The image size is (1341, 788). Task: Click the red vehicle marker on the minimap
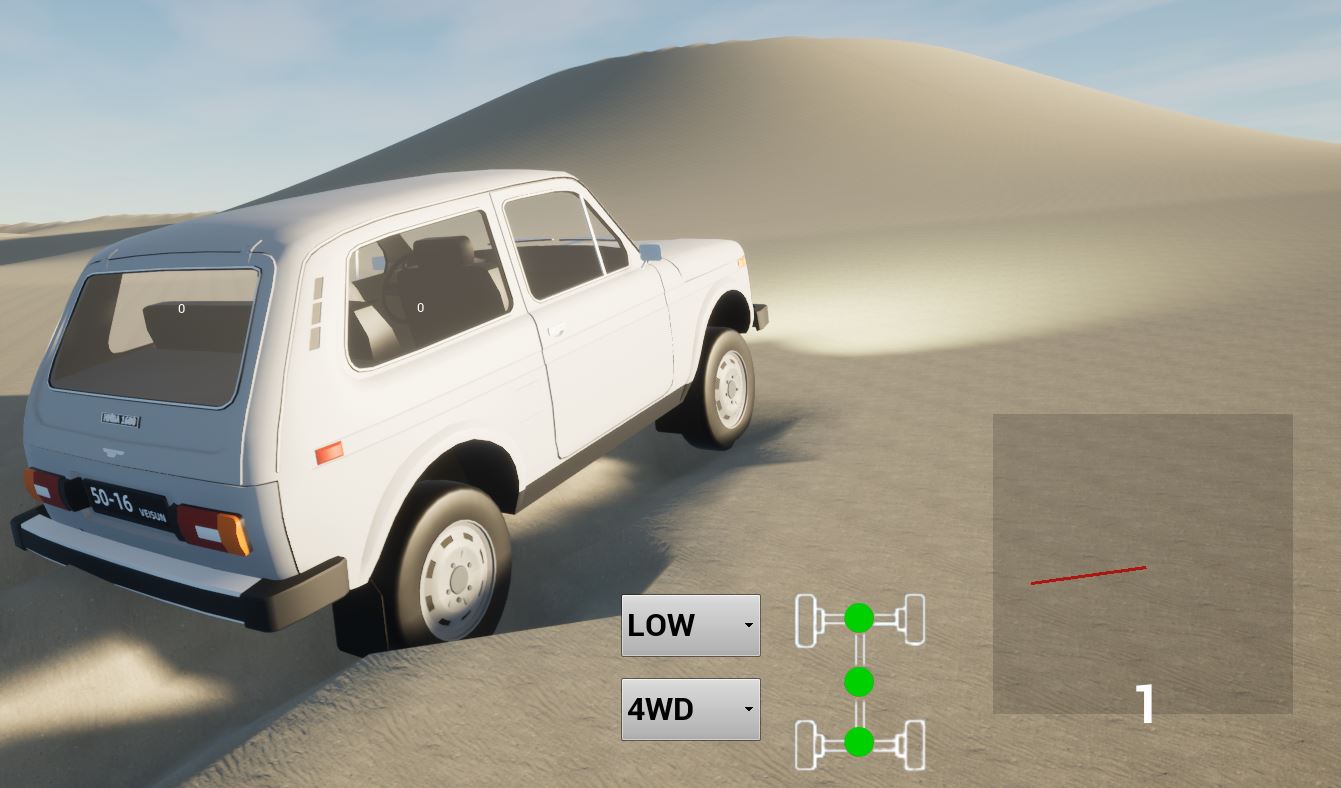pyautogui.click(x=1089, y=573)
